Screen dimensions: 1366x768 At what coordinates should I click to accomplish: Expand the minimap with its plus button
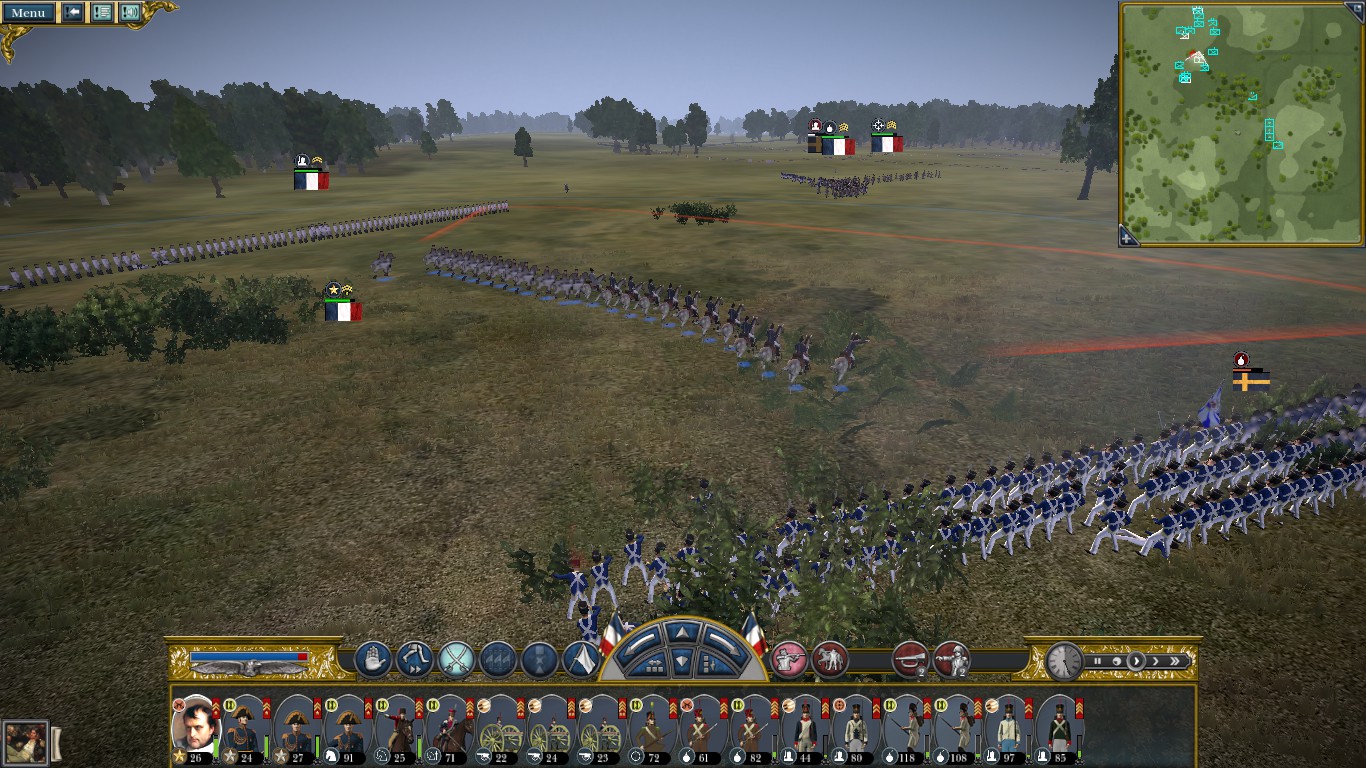(1128, 237)
